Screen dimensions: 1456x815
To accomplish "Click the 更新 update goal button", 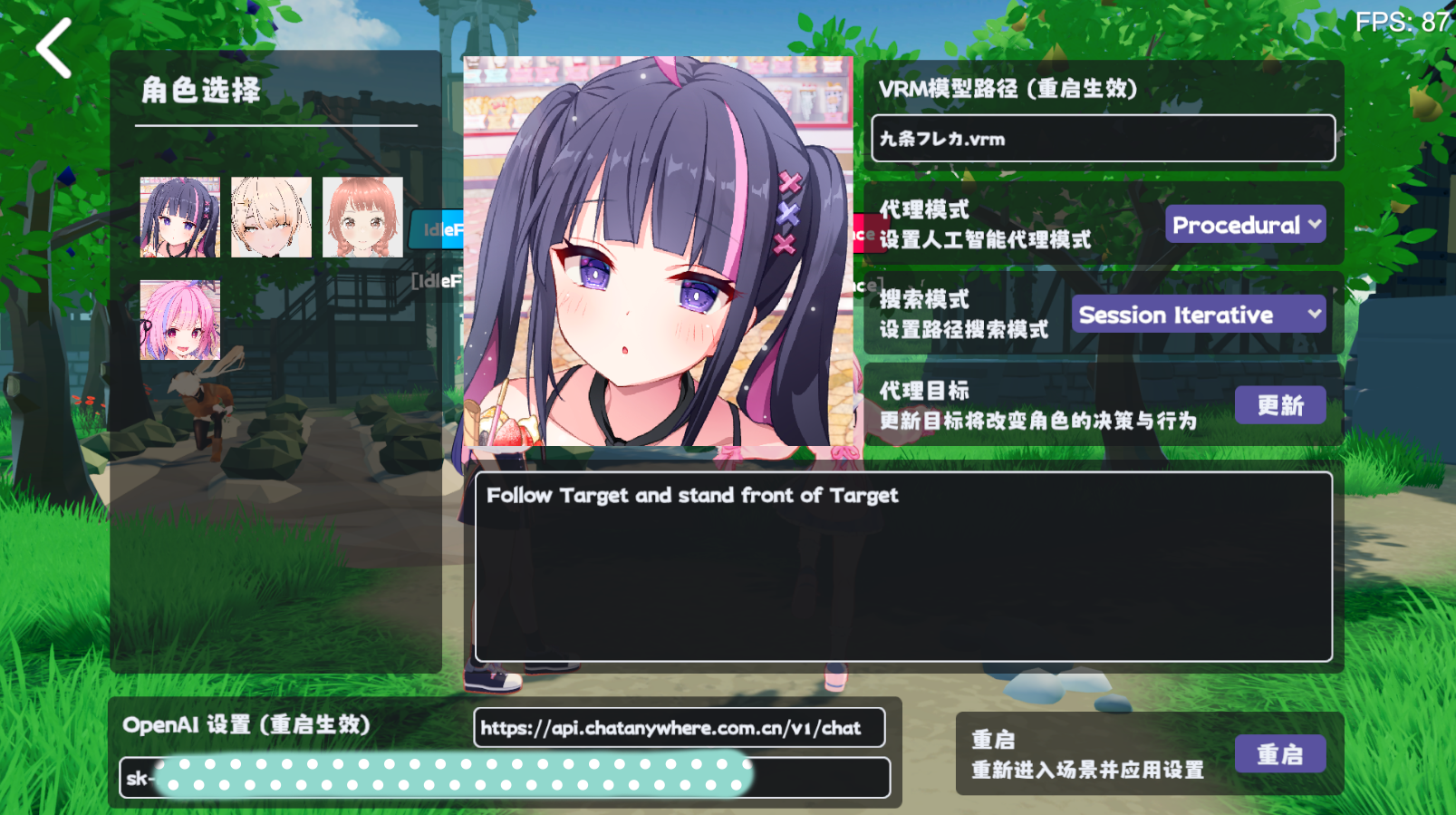I will (1279, 405).
